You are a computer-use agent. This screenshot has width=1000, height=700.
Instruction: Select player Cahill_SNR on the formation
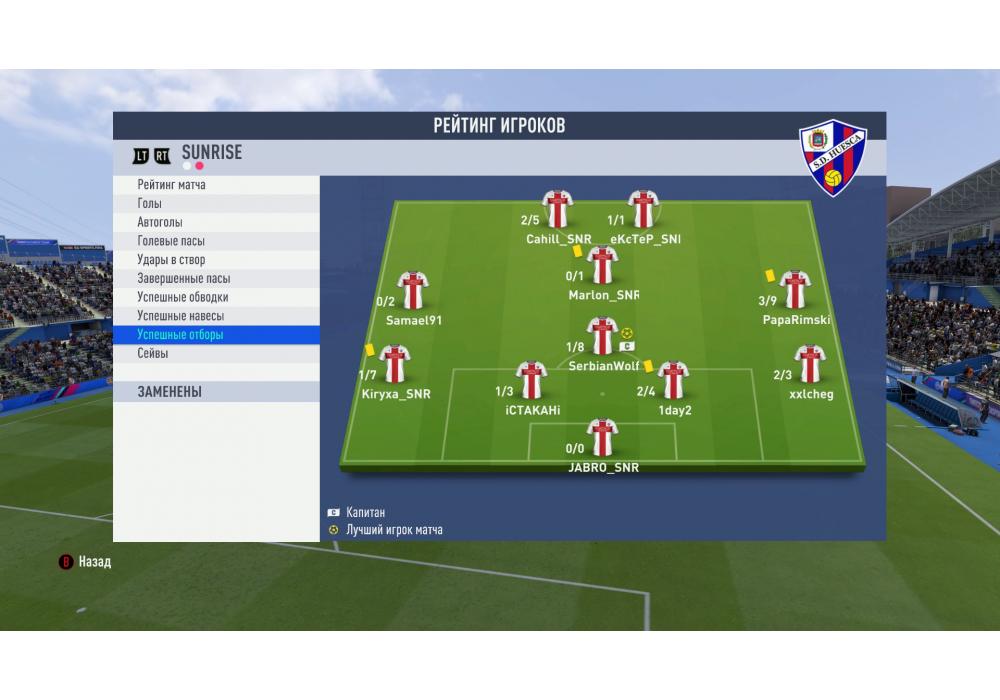[x=557, y=209]
